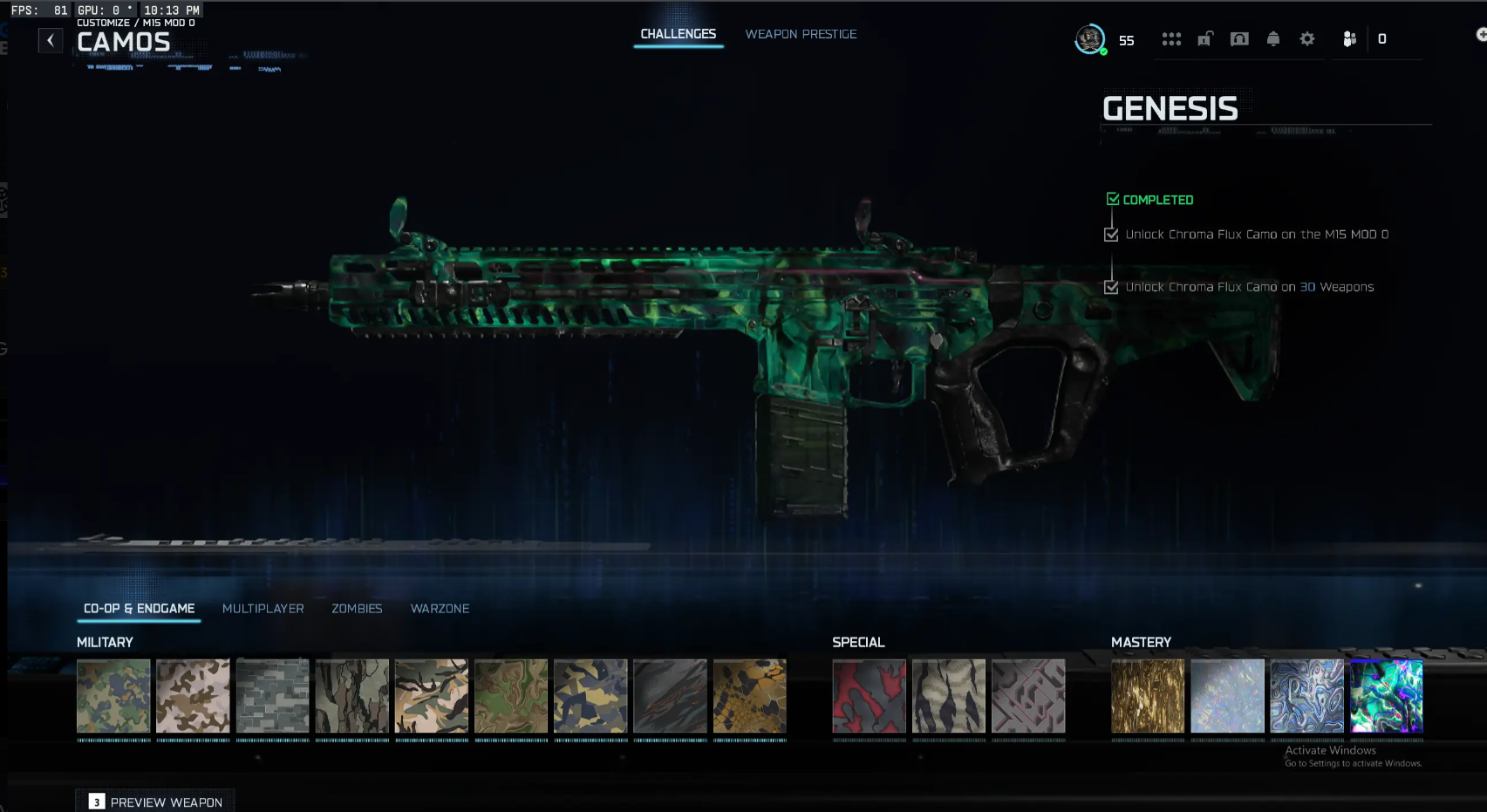Click the headset chat icon
Image resolution: width=1487 pixels, height=812 pixels.
[x=1238, y=38]
